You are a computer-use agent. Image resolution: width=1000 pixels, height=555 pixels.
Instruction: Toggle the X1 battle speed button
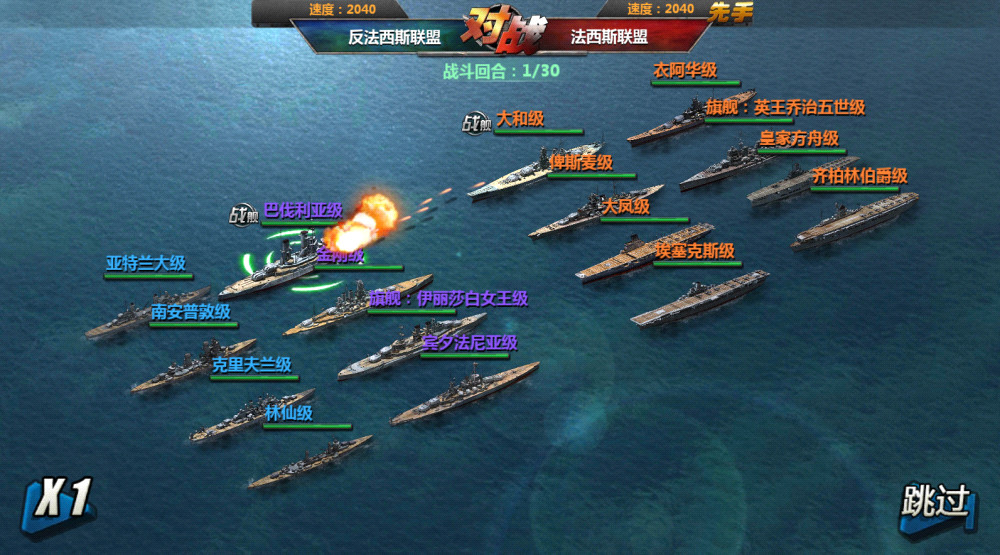tap(62, 500)
